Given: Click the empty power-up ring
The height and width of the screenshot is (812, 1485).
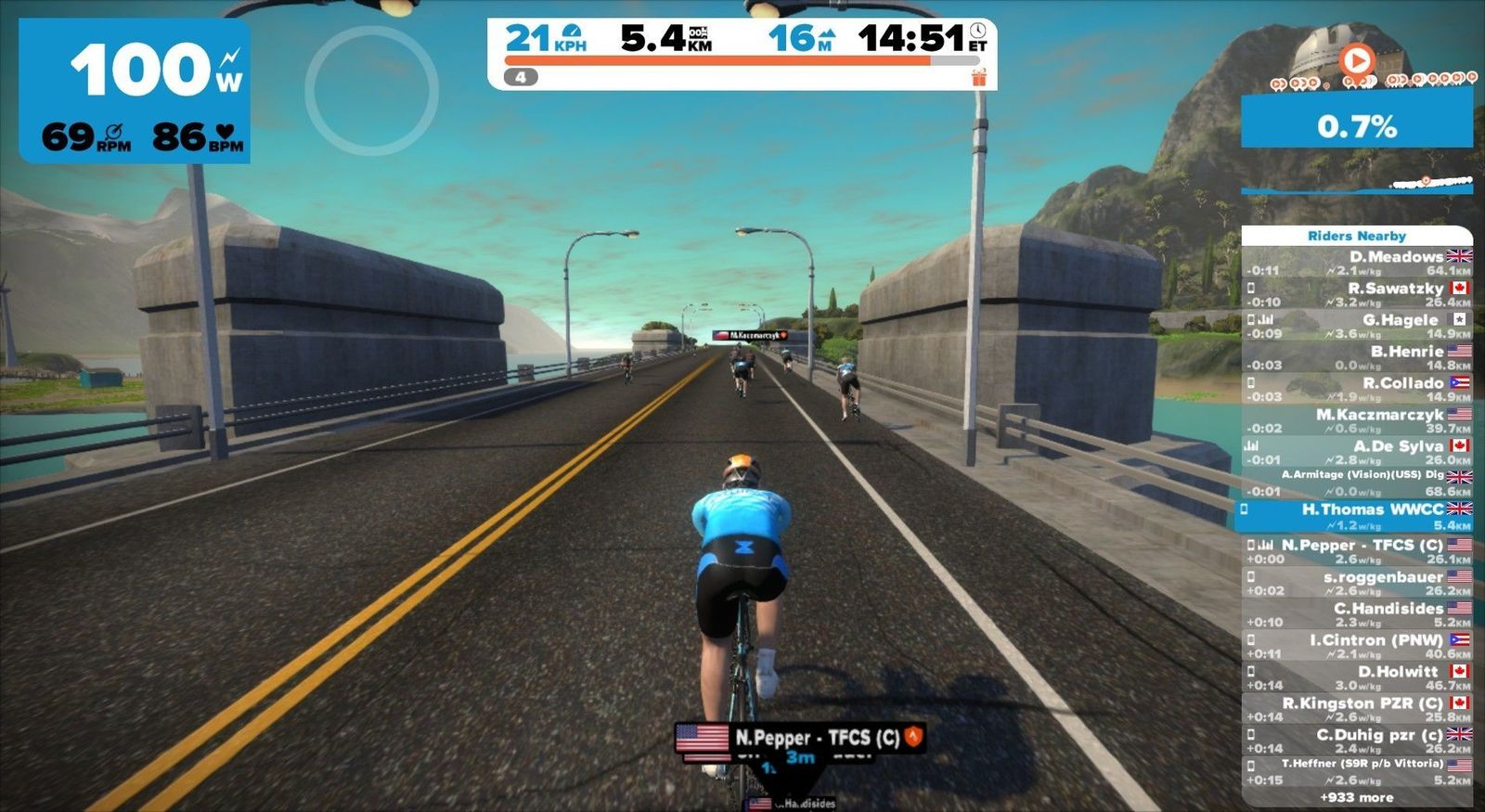Looking at the screenshot, I should click(x=371, y=90).
